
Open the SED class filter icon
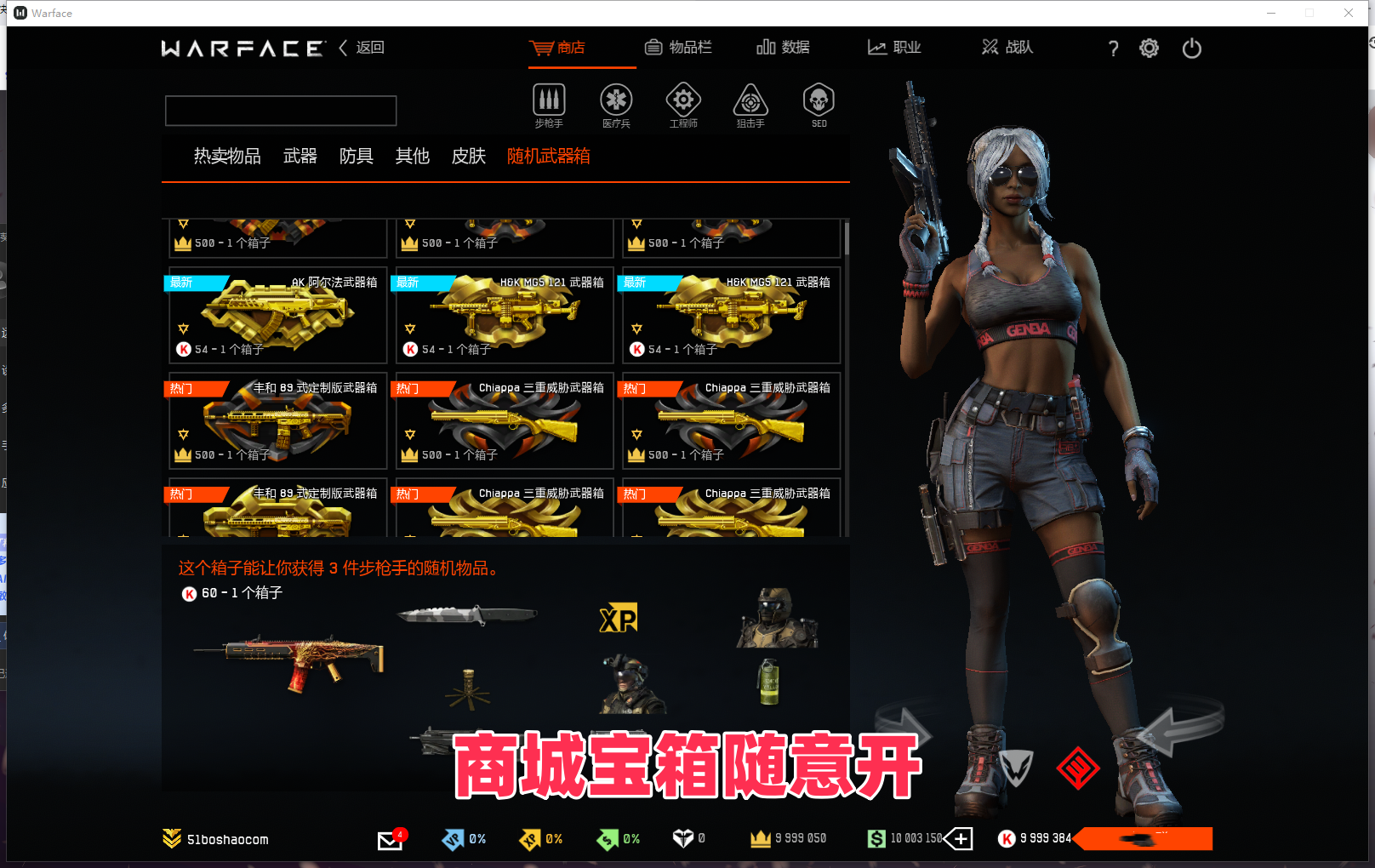(818, 100)
